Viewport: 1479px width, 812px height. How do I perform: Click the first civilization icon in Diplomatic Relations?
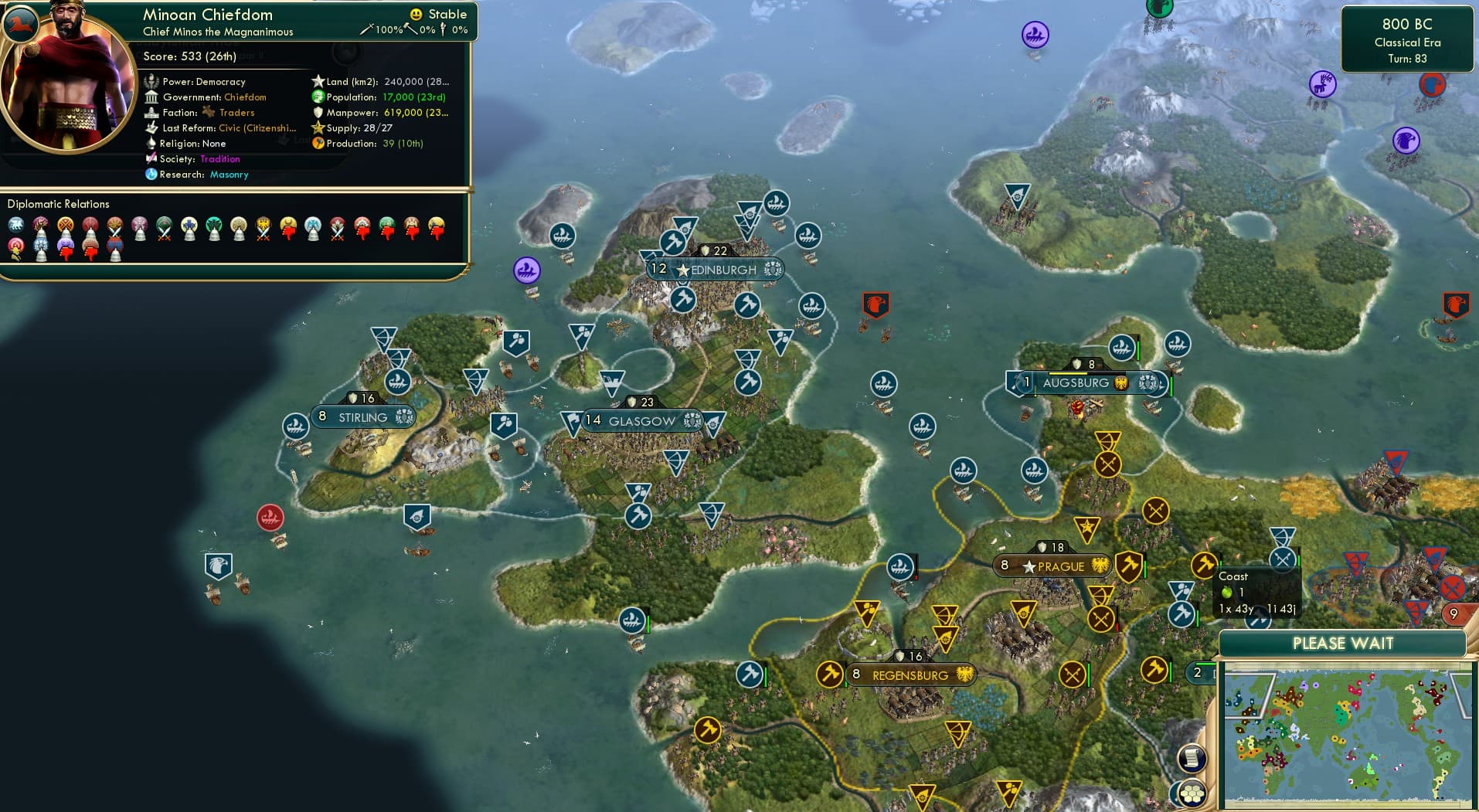coord(15,224)
